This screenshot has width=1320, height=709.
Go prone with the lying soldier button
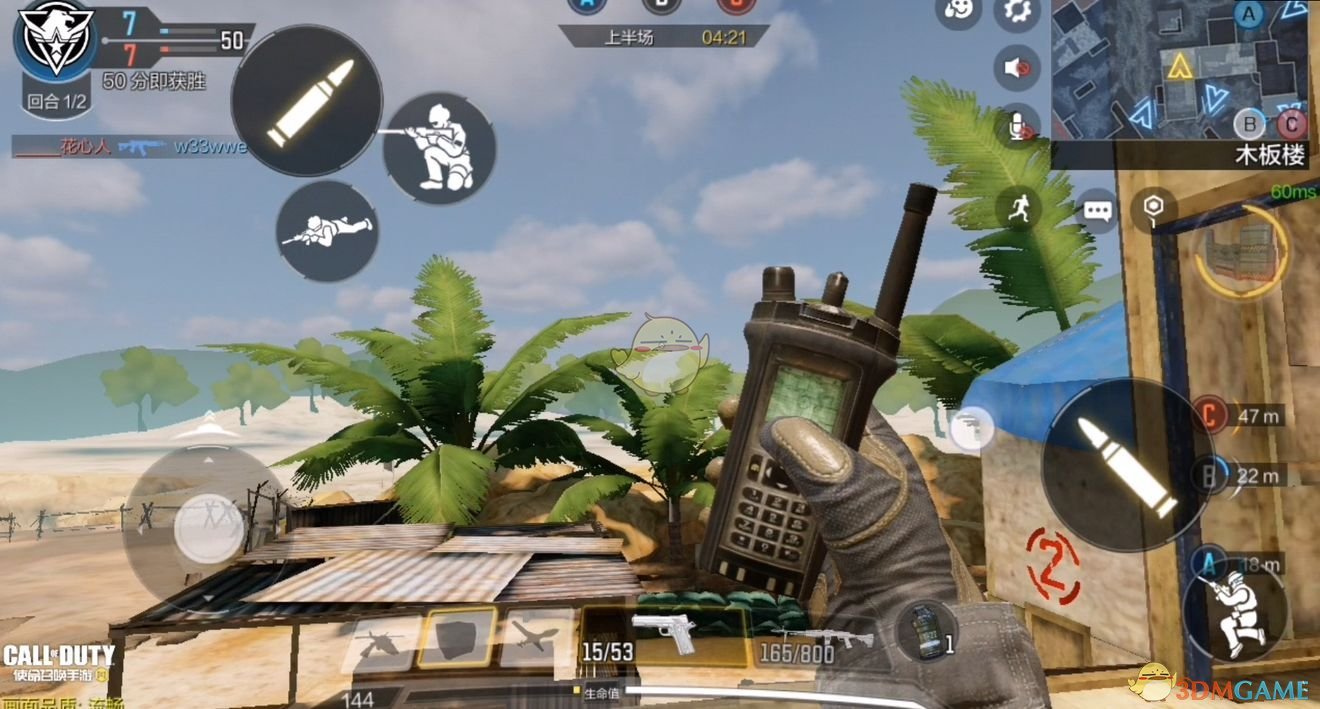(327, 230)
